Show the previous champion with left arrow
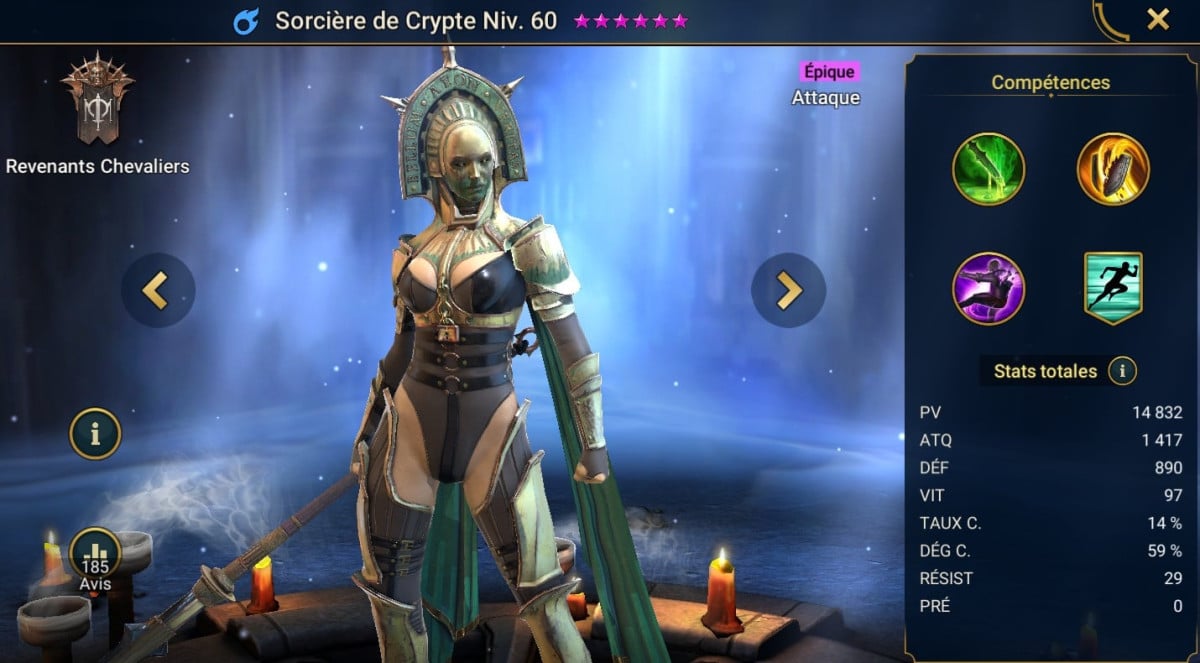The height and width of the screenshot is (663, 1200). tap(158, 290)
